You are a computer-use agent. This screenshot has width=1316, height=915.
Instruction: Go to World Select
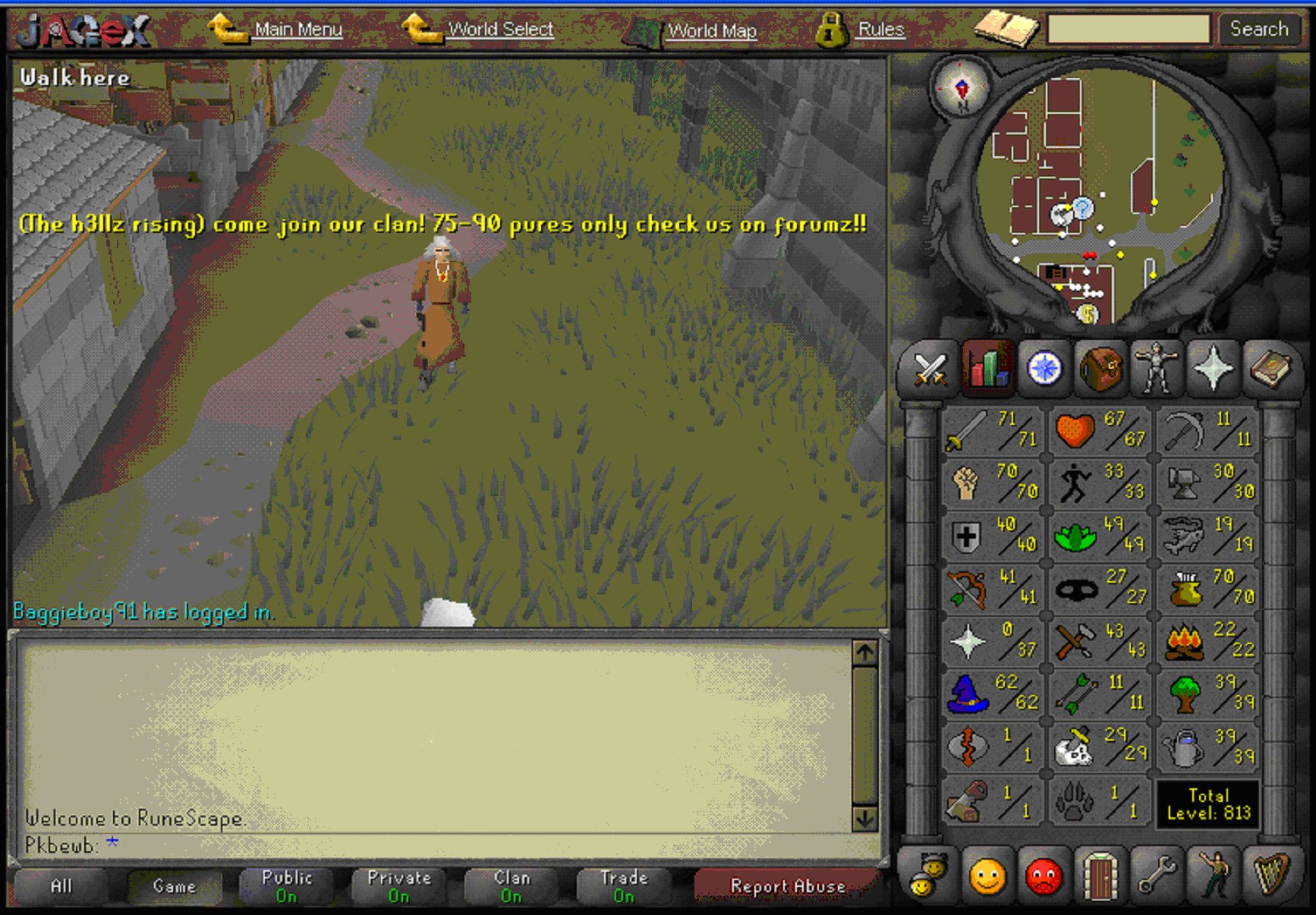[500, 30]
